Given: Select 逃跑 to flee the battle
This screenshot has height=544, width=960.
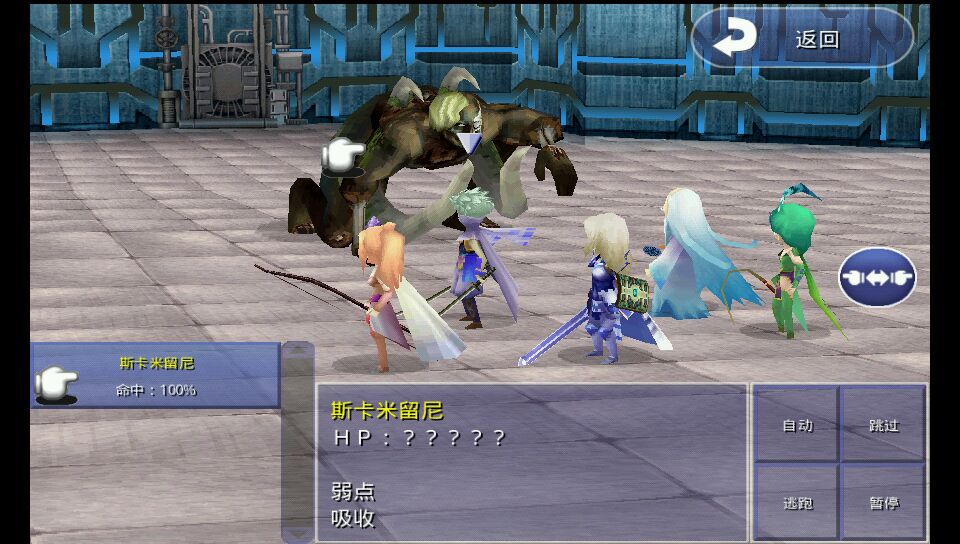Looking at the screenshot, I should (x=796, y=503).
